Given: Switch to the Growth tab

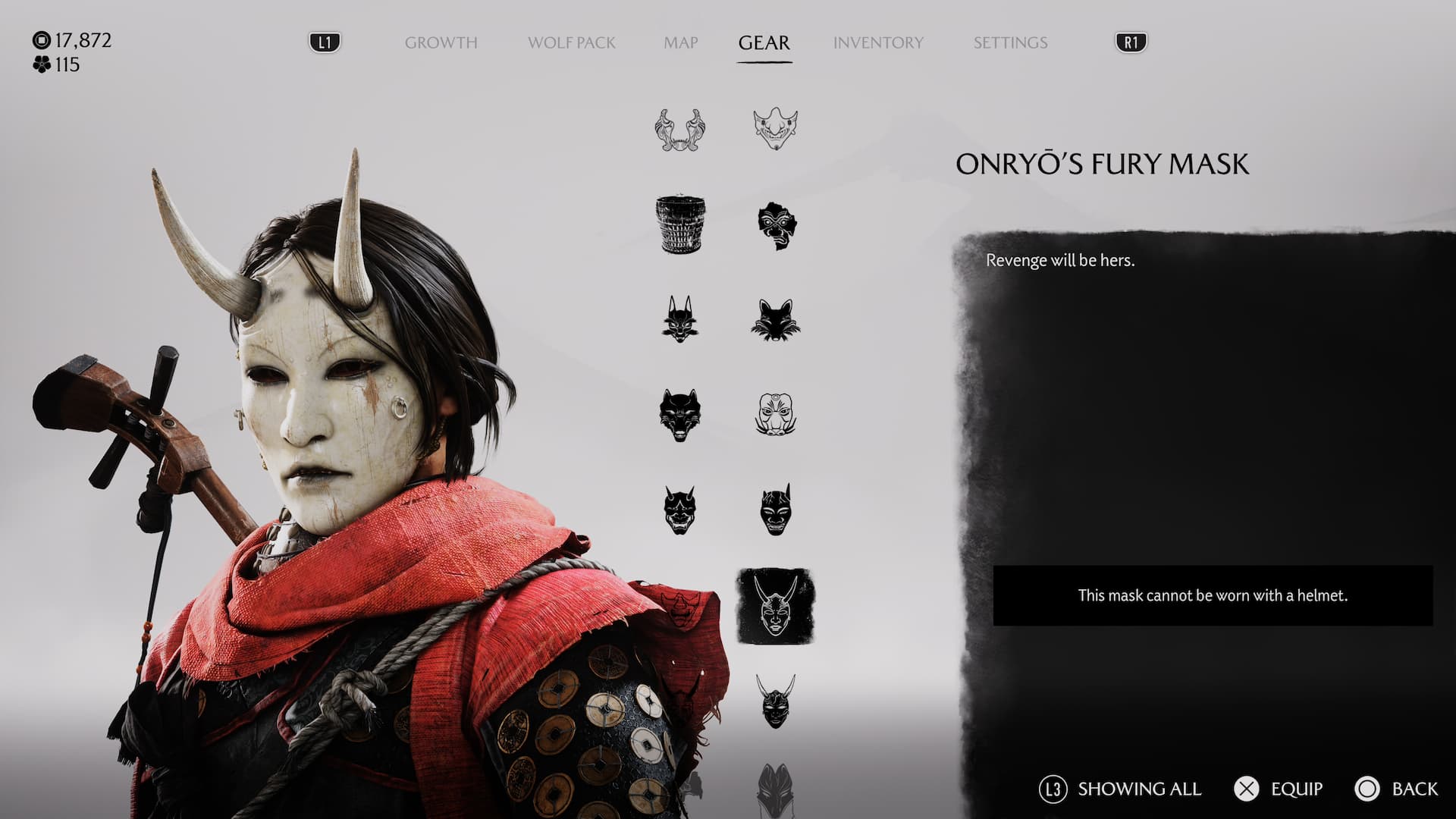Looking at the screenshot, I should (x=441, y=42).
